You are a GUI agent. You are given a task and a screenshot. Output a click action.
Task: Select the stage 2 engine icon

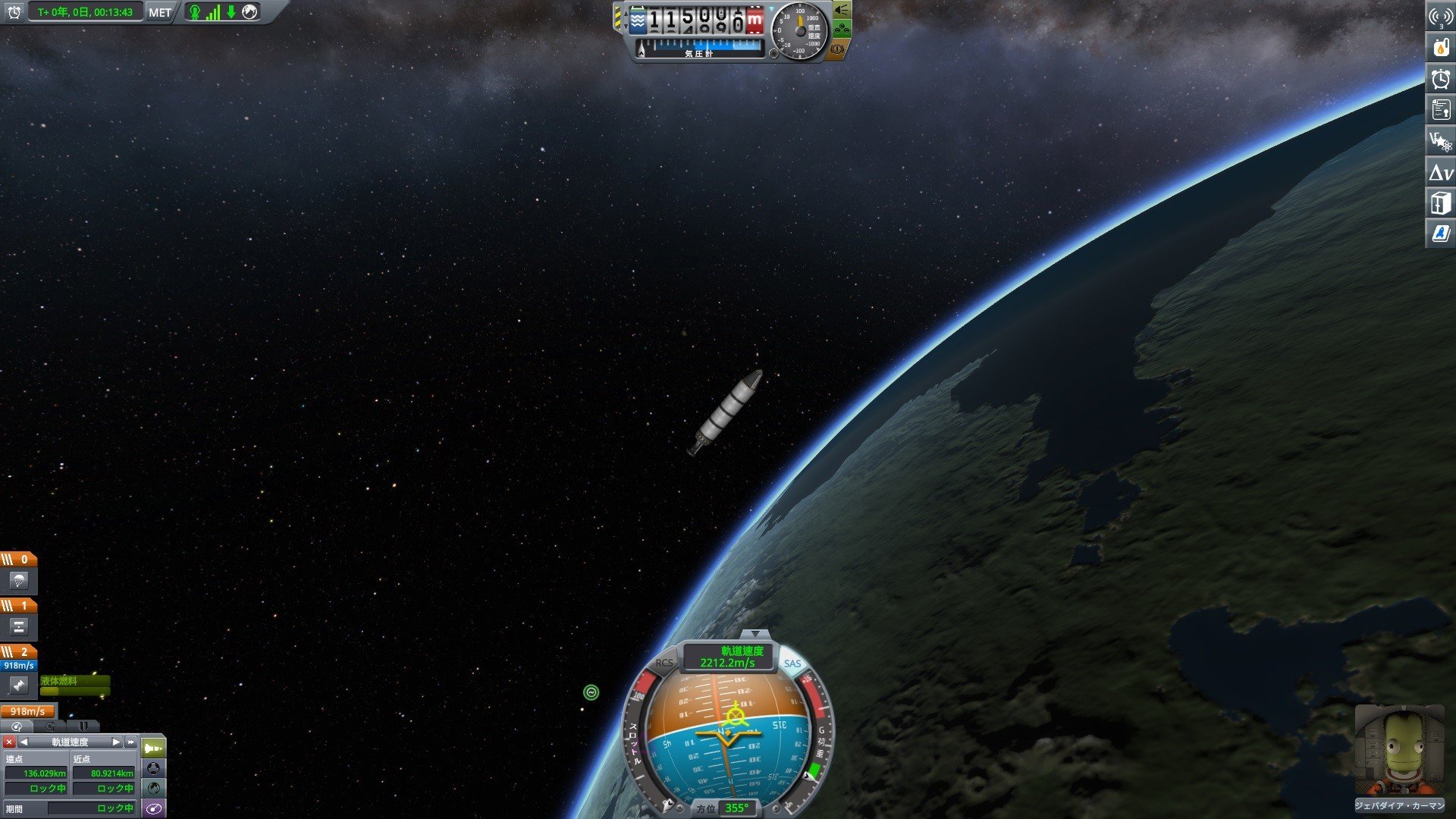tap(18, 686)
